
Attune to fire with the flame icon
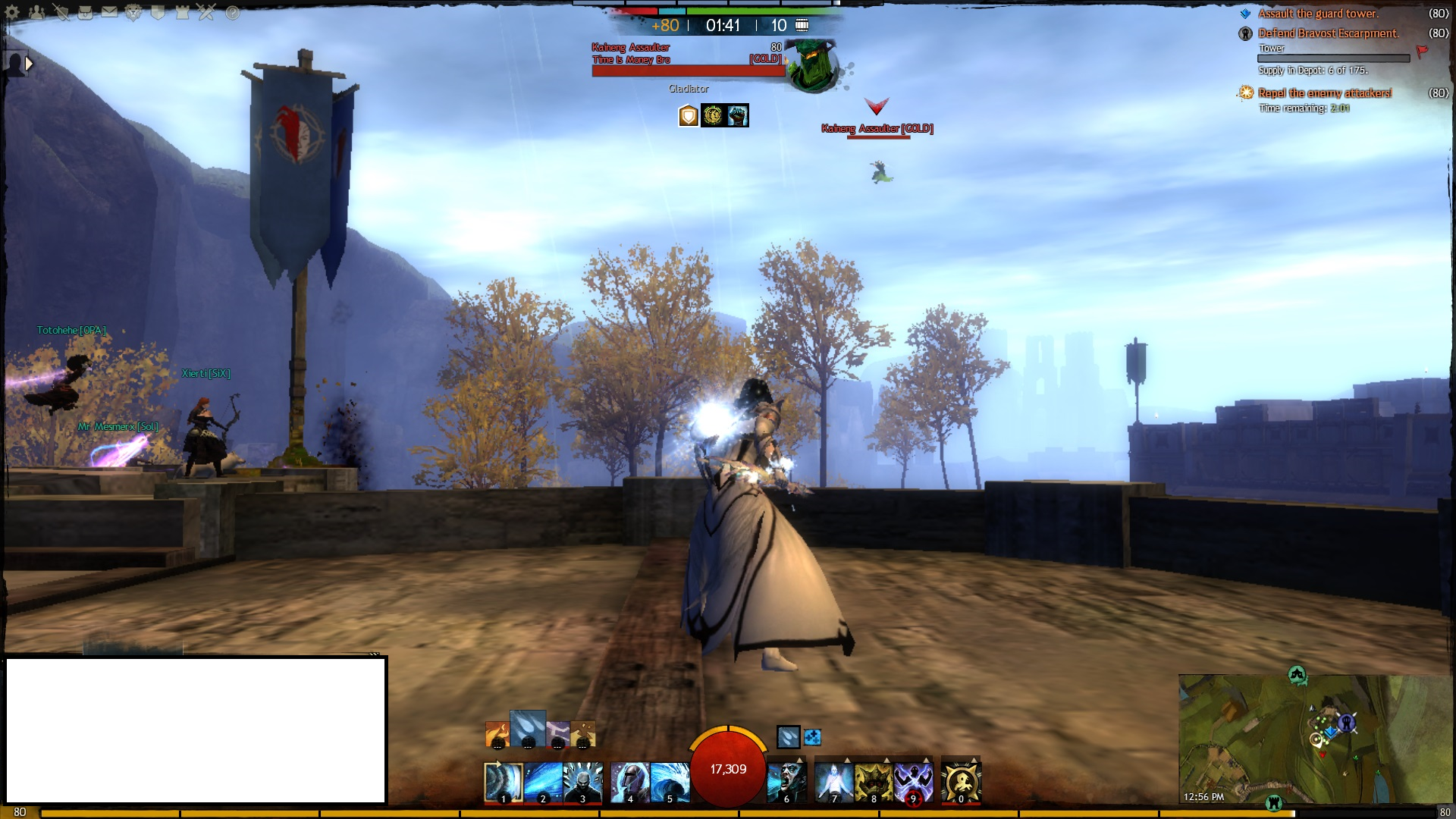point(497,734)
